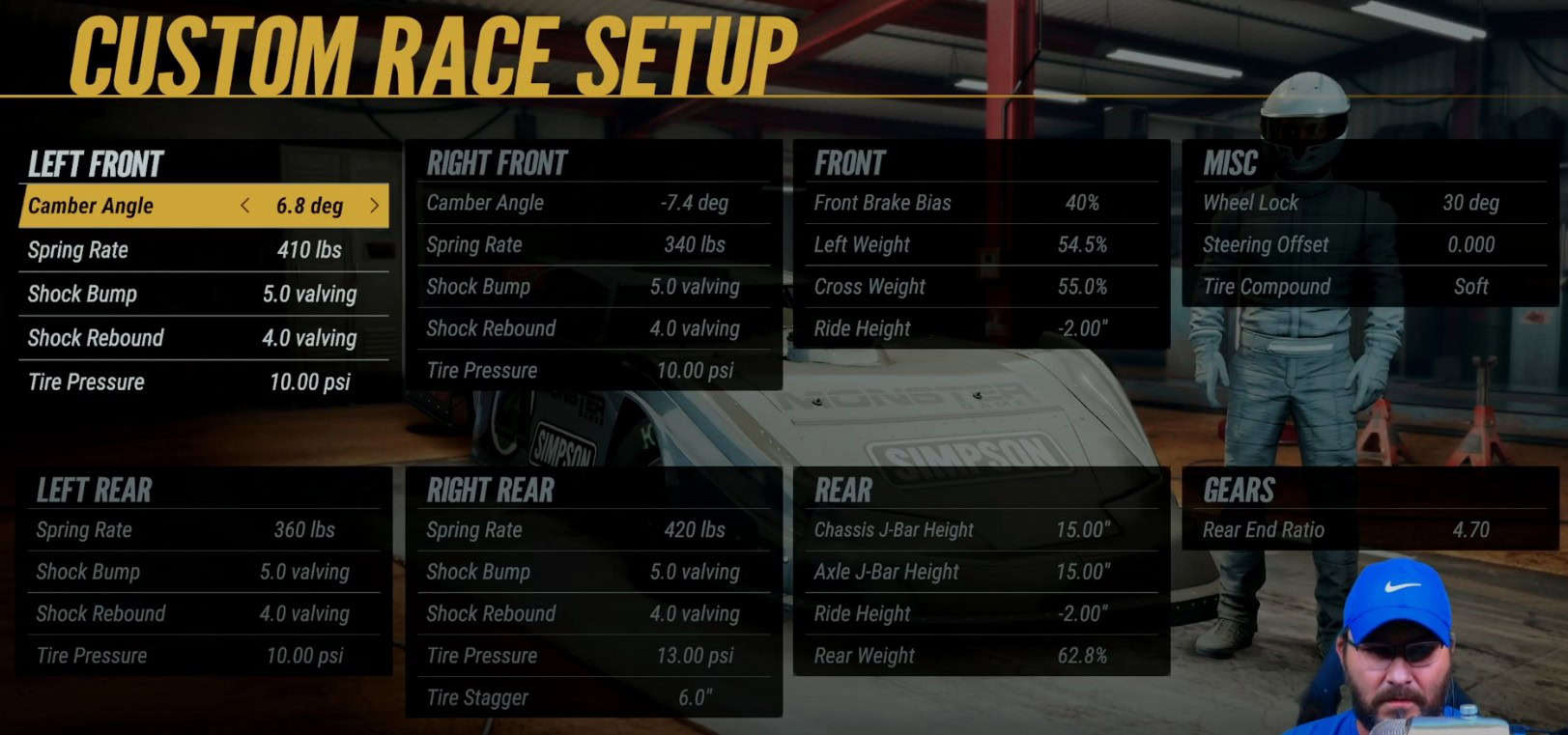Select the Cross Weight row

point(980,287)
